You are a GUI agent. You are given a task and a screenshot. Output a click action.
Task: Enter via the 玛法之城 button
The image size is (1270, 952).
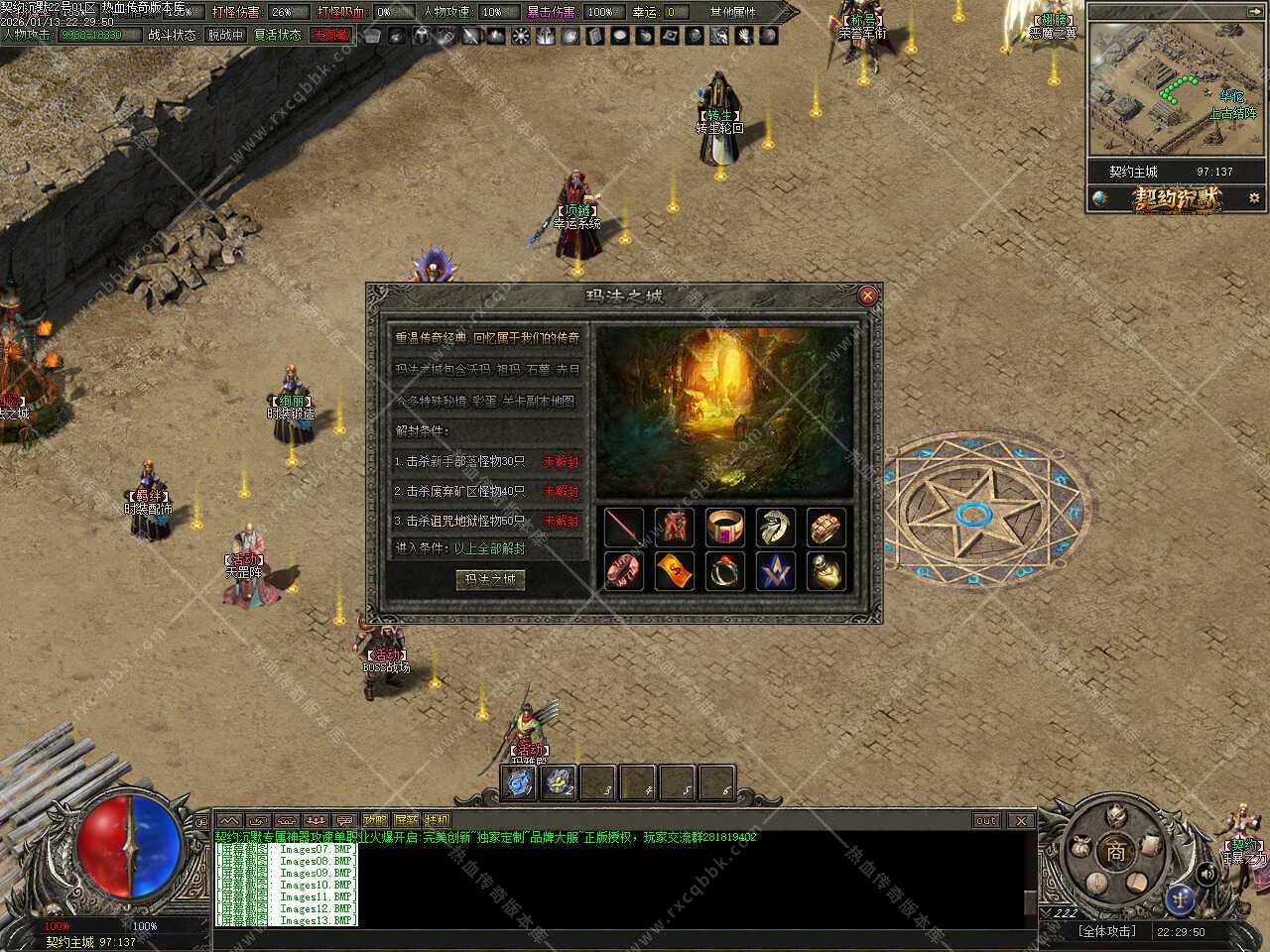490,579
